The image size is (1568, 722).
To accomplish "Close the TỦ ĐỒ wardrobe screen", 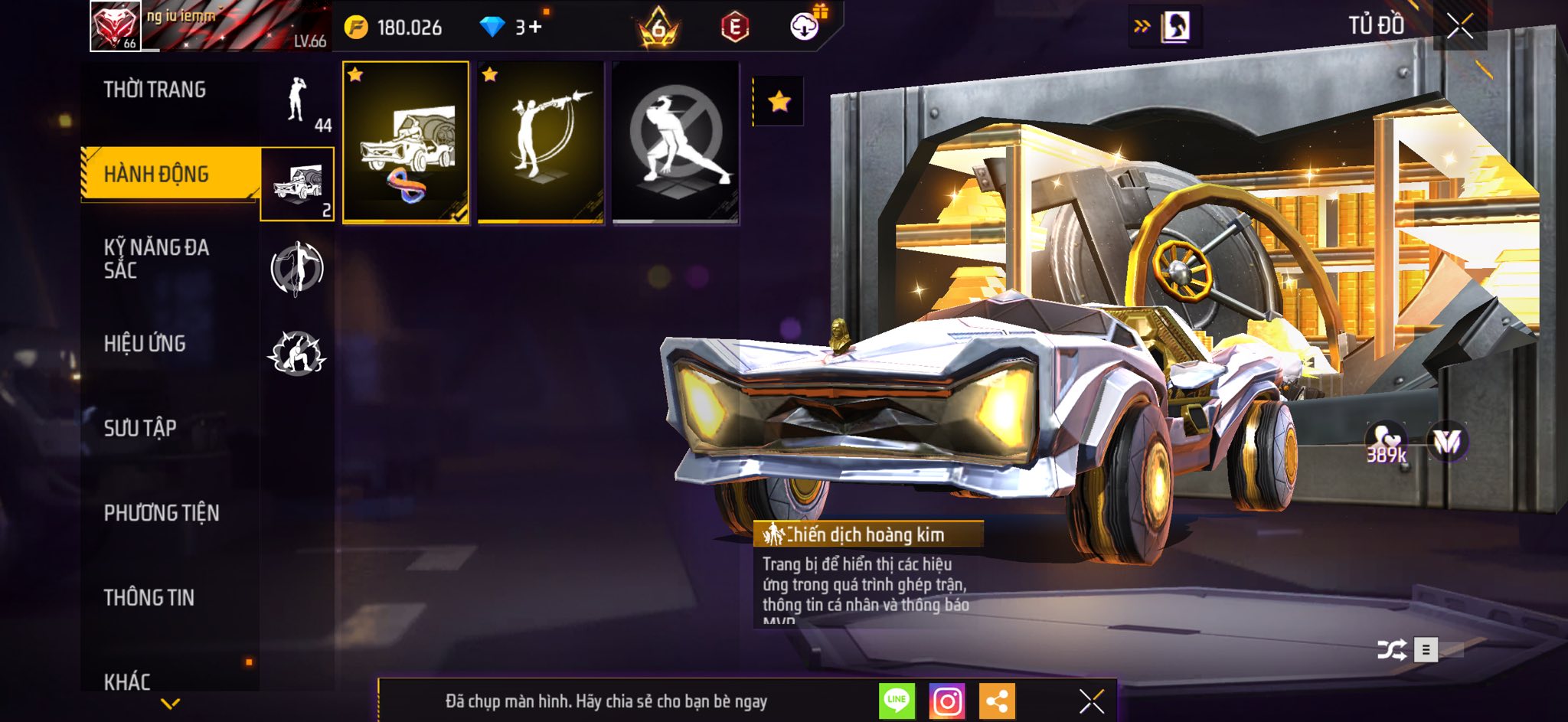I will 1459,26.
